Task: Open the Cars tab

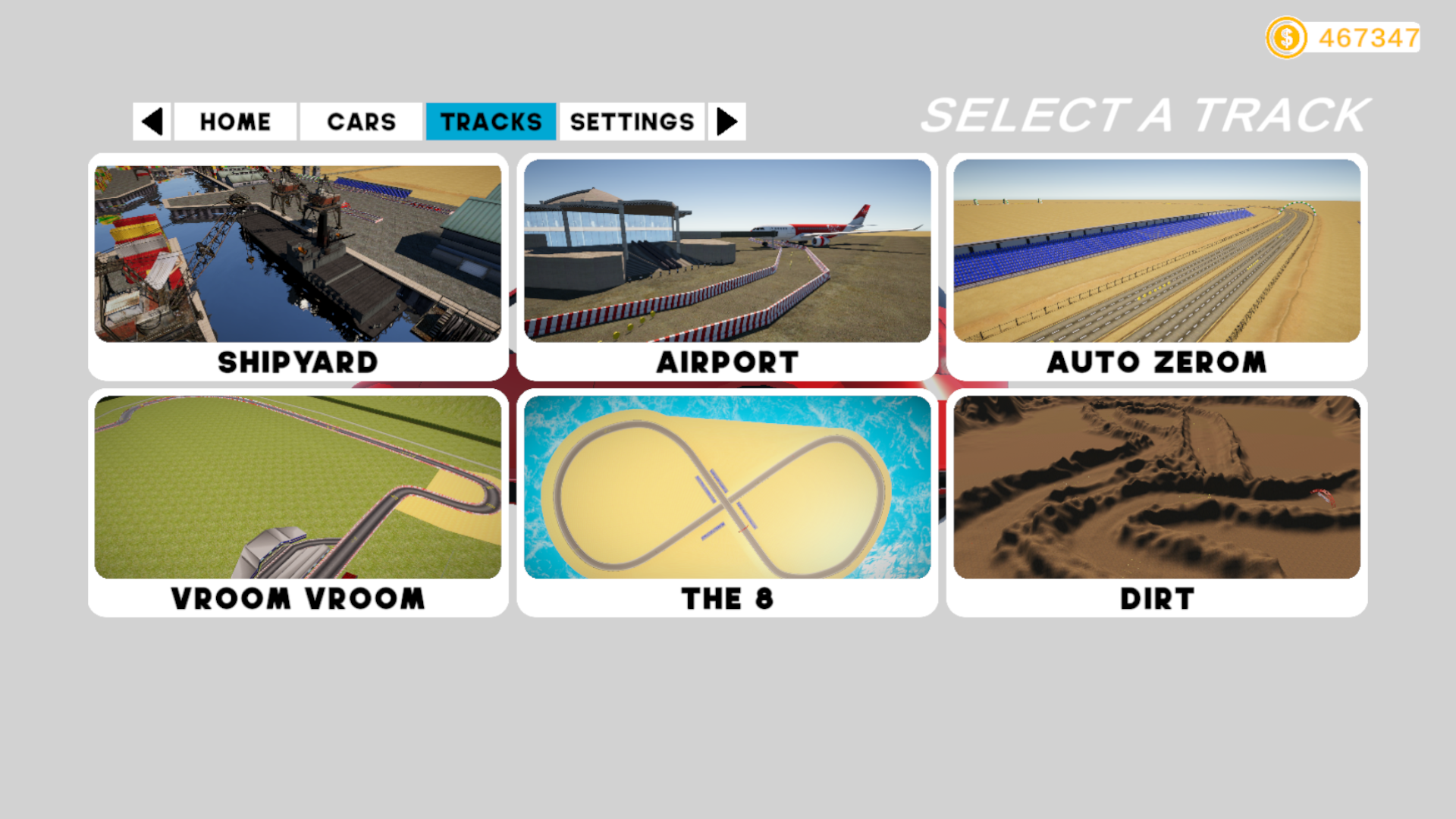Action: click(361, 121)
